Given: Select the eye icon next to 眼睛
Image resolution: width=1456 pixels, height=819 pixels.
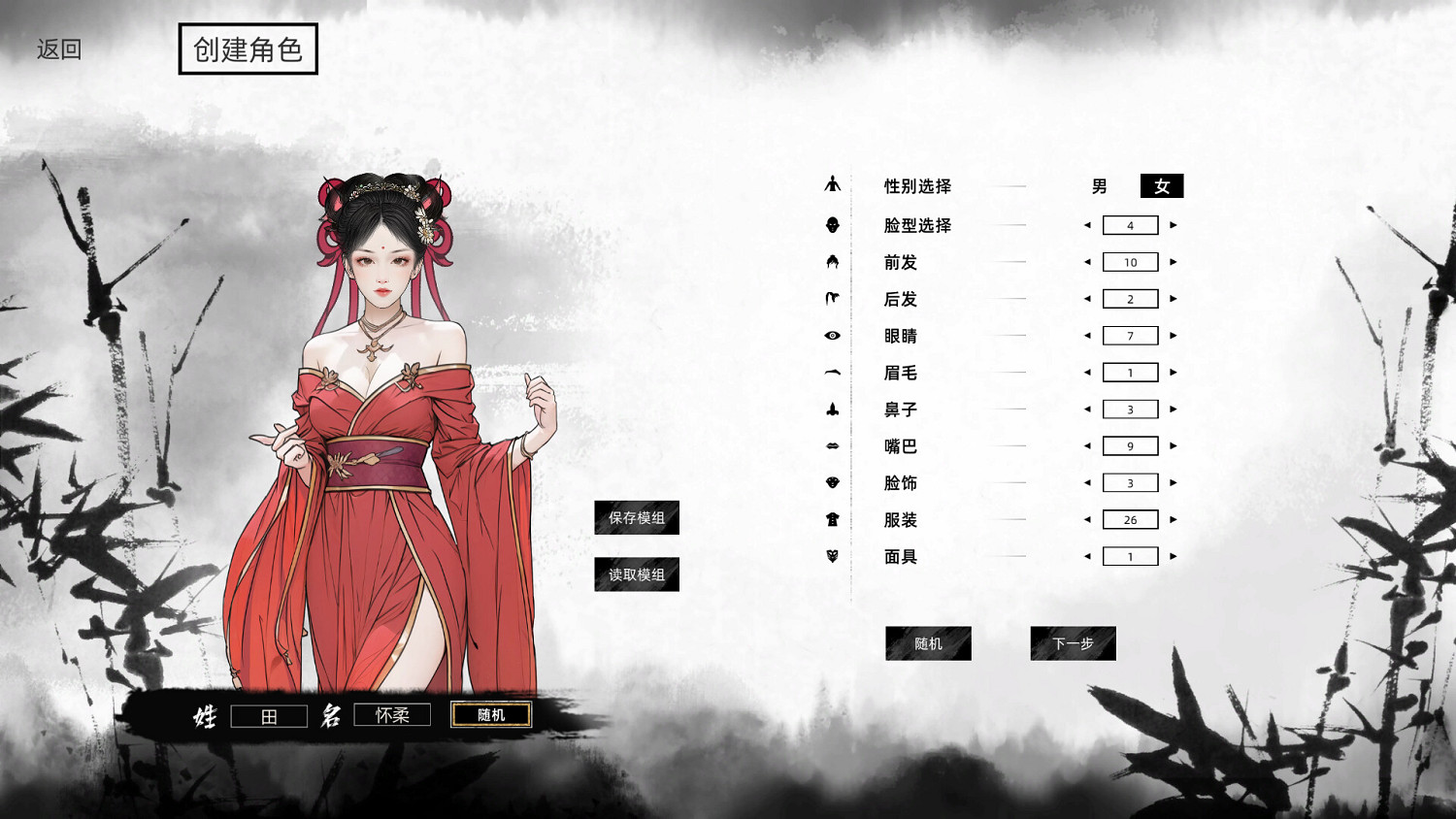Looking at the screenshot, I should [x=833, y=335].
